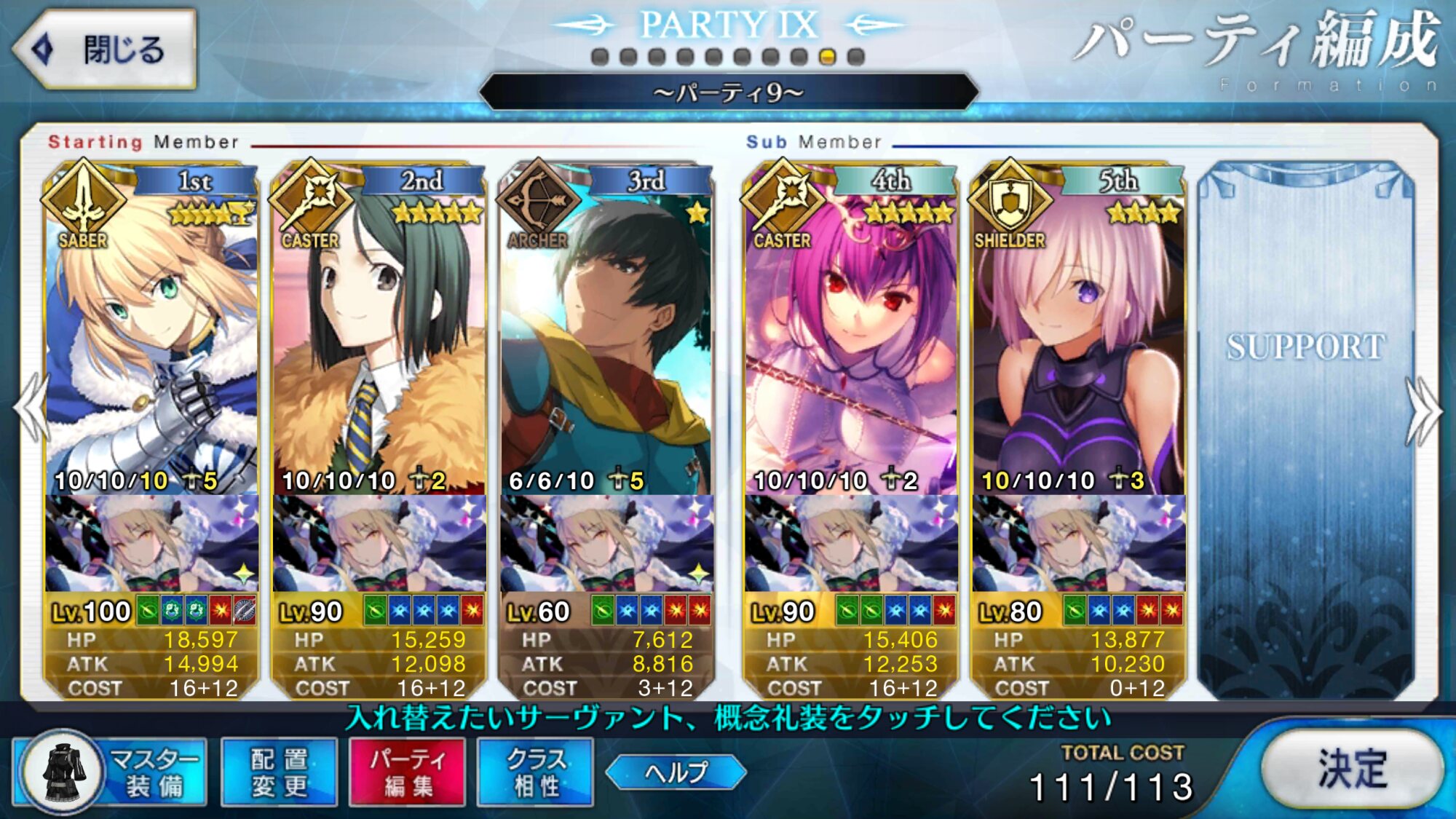Go to the next party with right arrow
The width and height of the screenshot is (1456, 819).
1424,410
